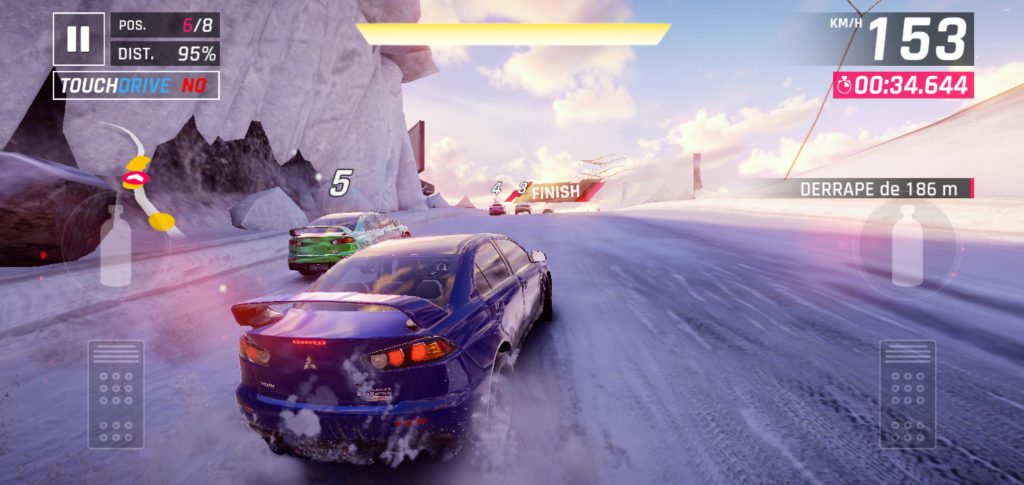The image size is (1024, 485).
Task: Pause the race
Action: click(x=78, y=39)
